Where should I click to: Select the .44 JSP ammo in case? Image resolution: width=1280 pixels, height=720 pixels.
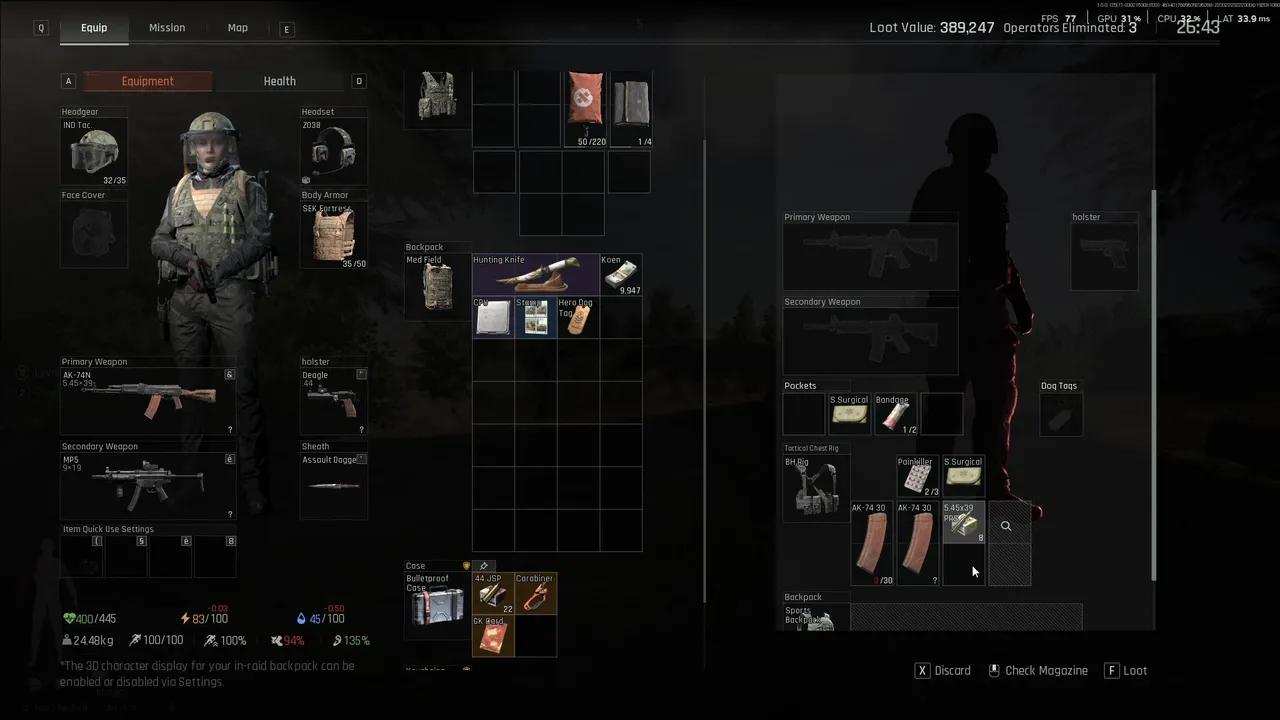[x=493, y=594]
